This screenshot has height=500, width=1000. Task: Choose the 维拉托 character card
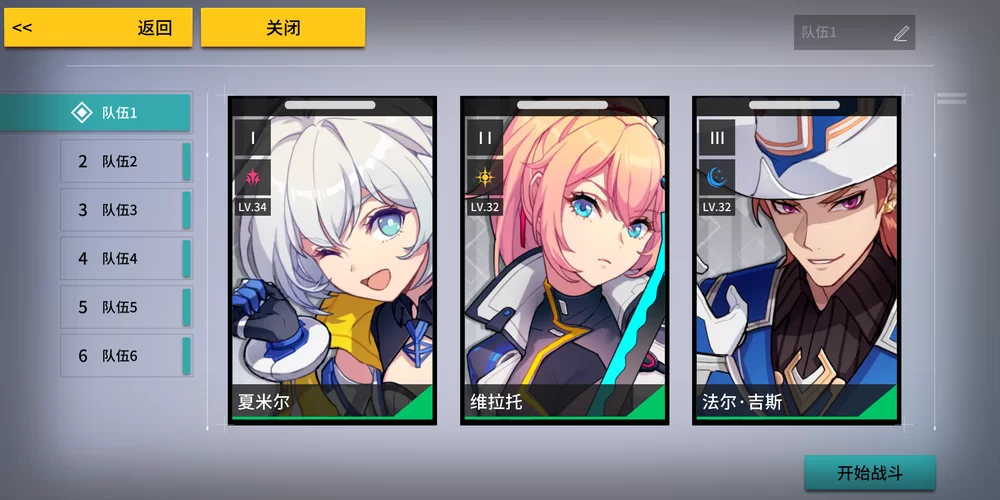pyautogui.click(x=564, y=260)
